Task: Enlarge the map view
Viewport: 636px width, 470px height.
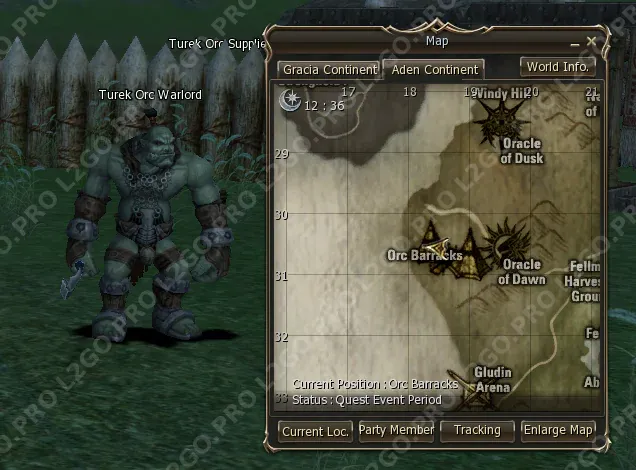Action: [x=558, y=430]
